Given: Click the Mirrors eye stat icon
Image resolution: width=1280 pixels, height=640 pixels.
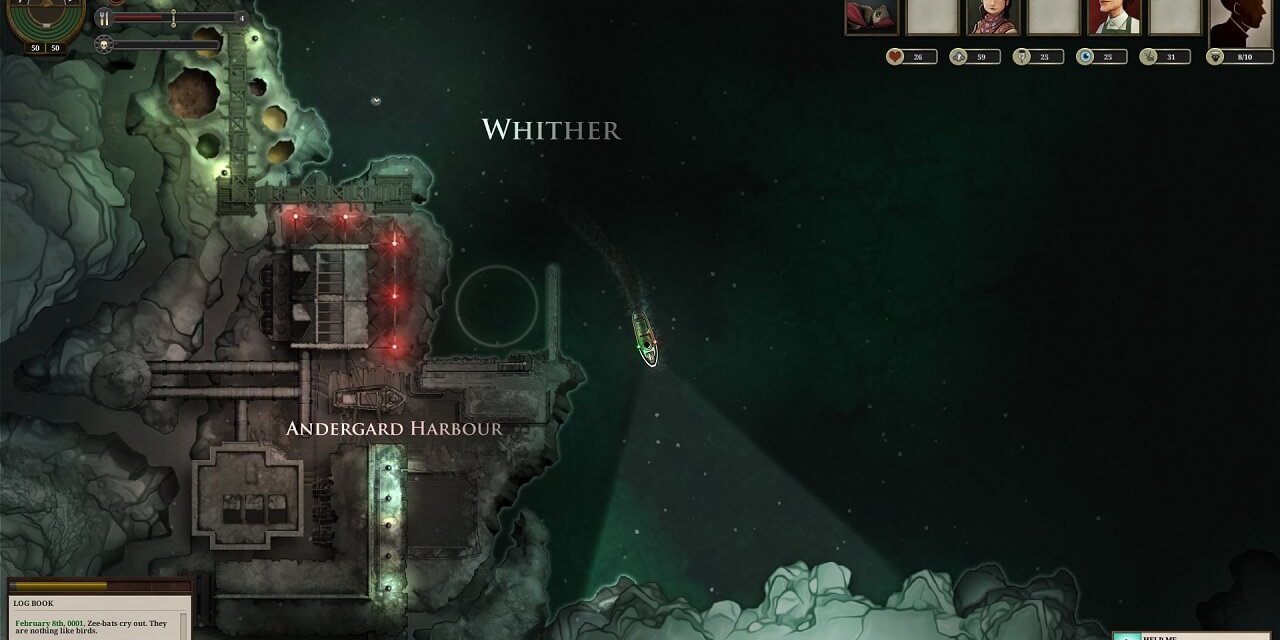Looking at the screenshot, I should click(1086, 57).
